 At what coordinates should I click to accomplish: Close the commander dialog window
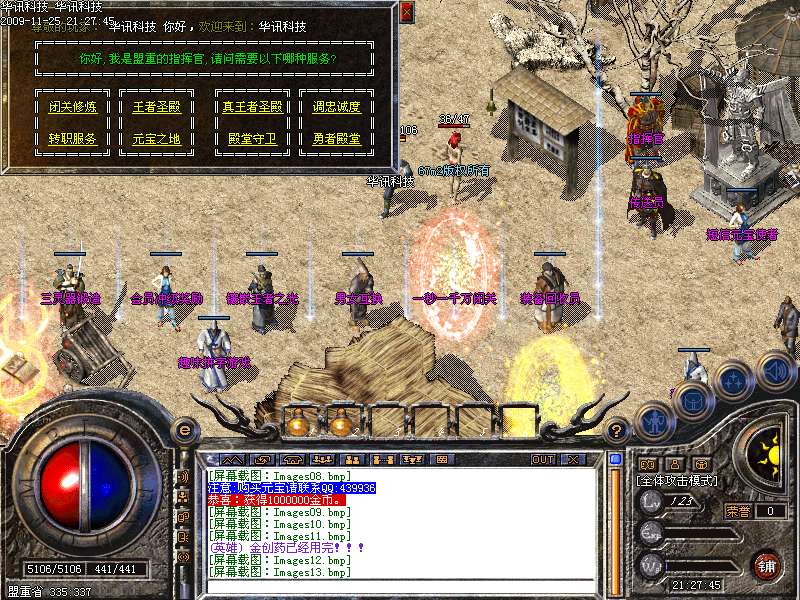tap(405, 13)
